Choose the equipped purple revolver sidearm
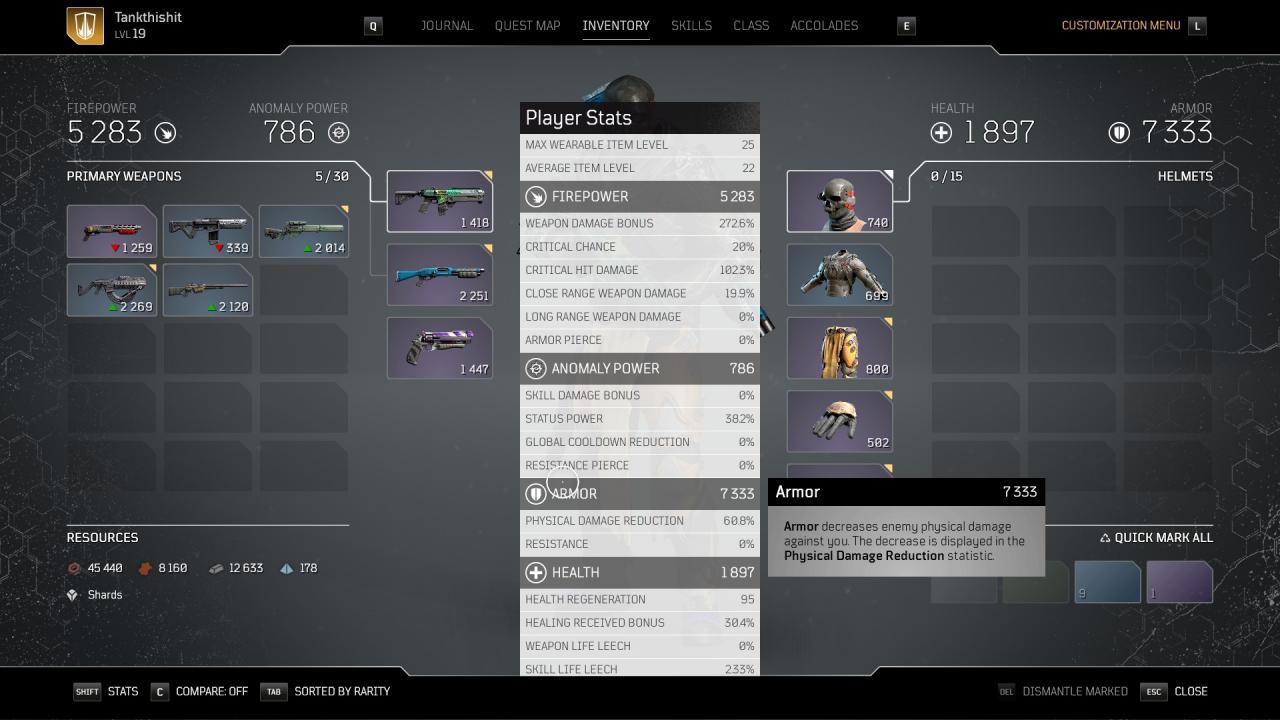This screenshot has height=720, width=1280. tap(440, 348)
